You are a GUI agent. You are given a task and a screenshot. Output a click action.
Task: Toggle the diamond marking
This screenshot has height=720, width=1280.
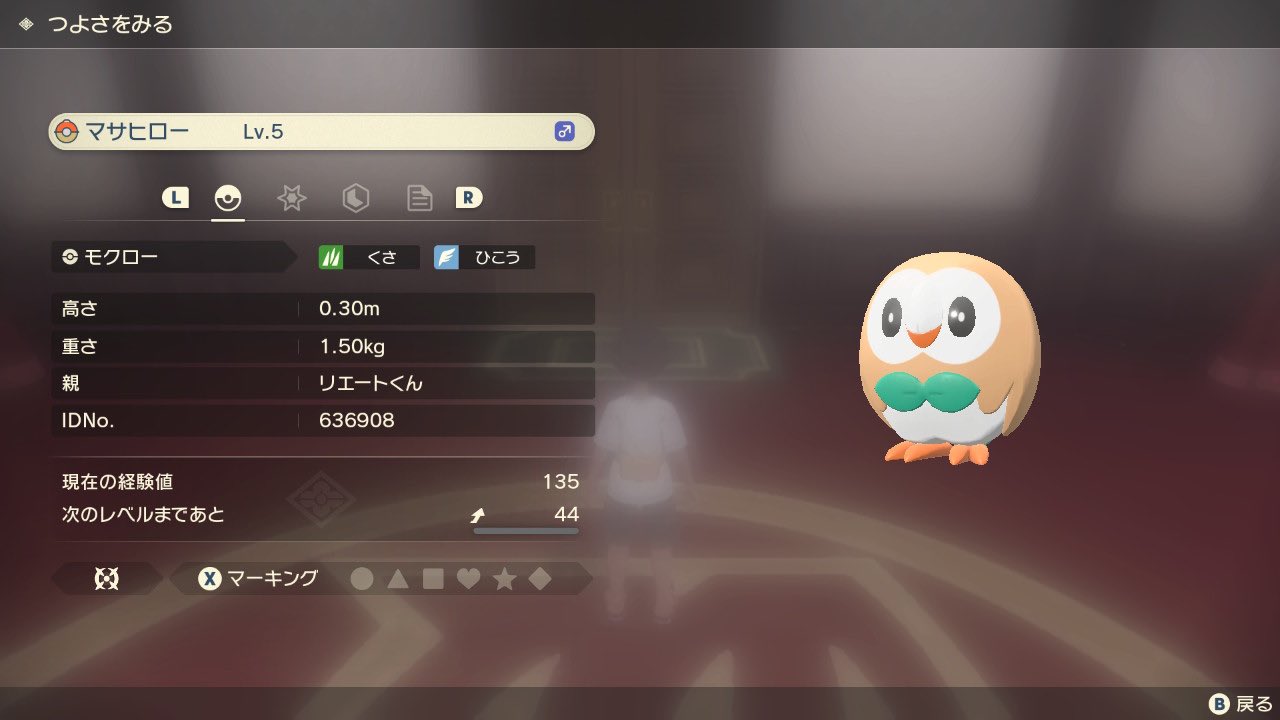pos(539,578)
